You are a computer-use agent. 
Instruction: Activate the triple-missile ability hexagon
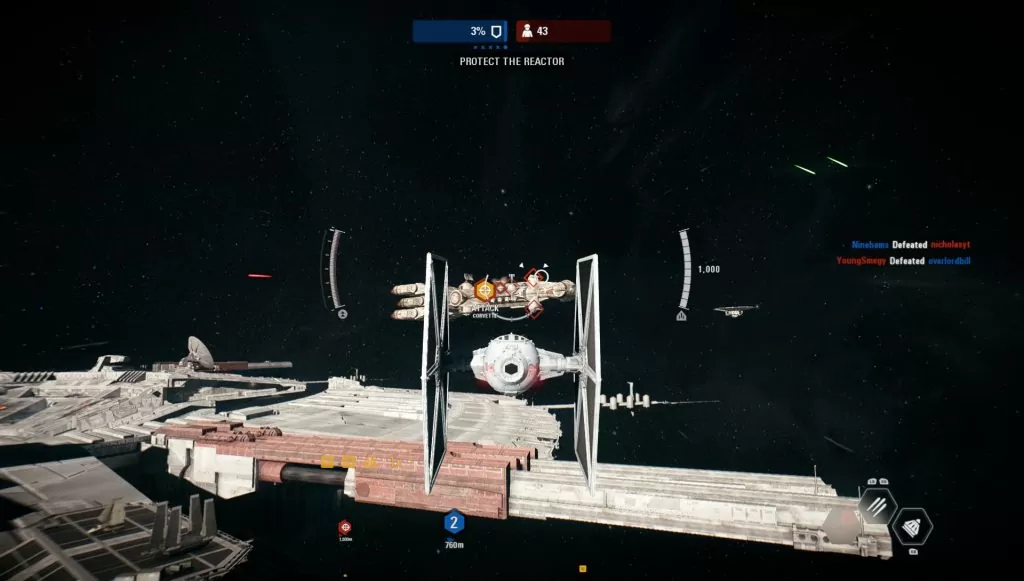coord(877,506)
